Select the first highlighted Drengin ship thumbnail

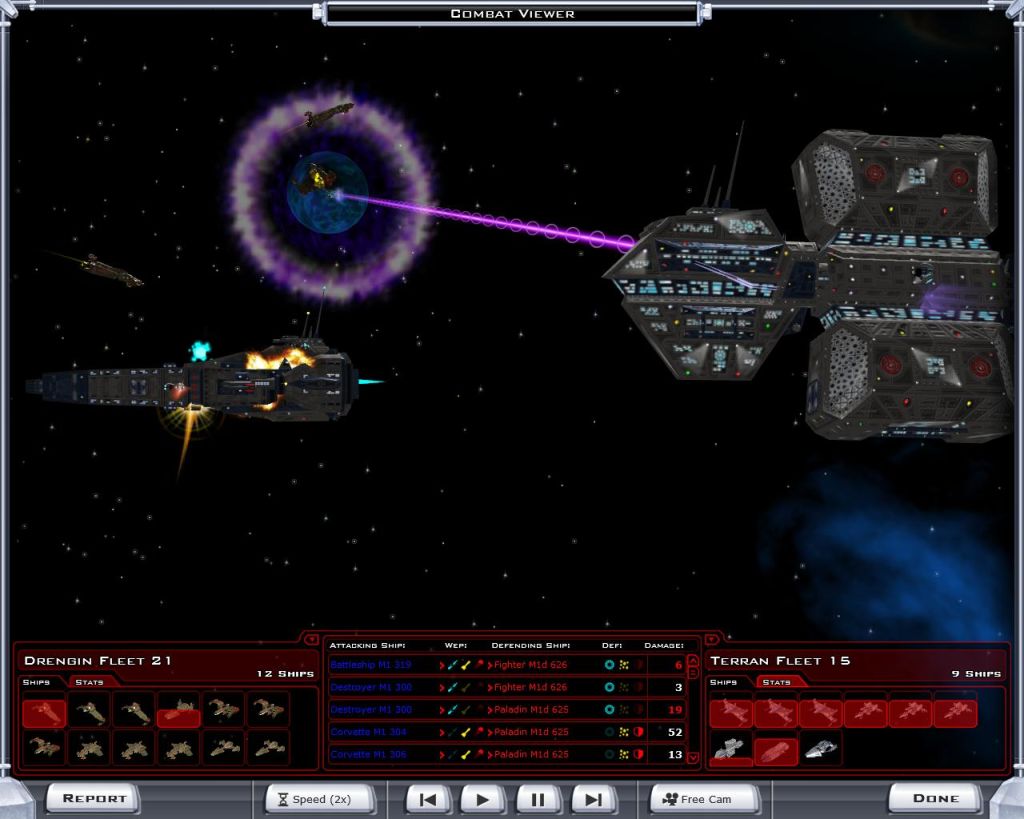click(x=44, y=712)
